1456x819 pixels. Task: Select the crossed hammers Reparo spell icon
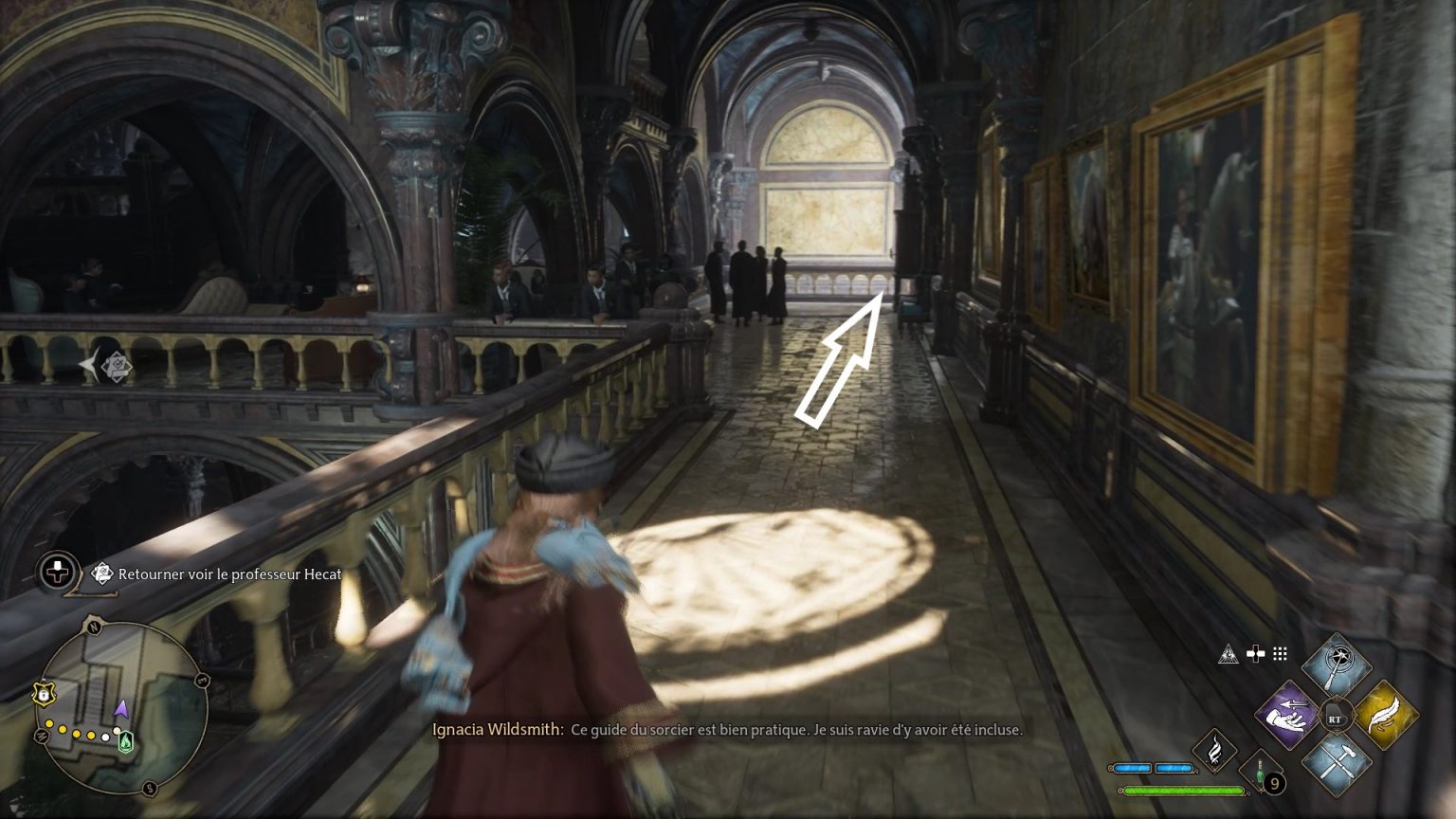[1337, 761]
